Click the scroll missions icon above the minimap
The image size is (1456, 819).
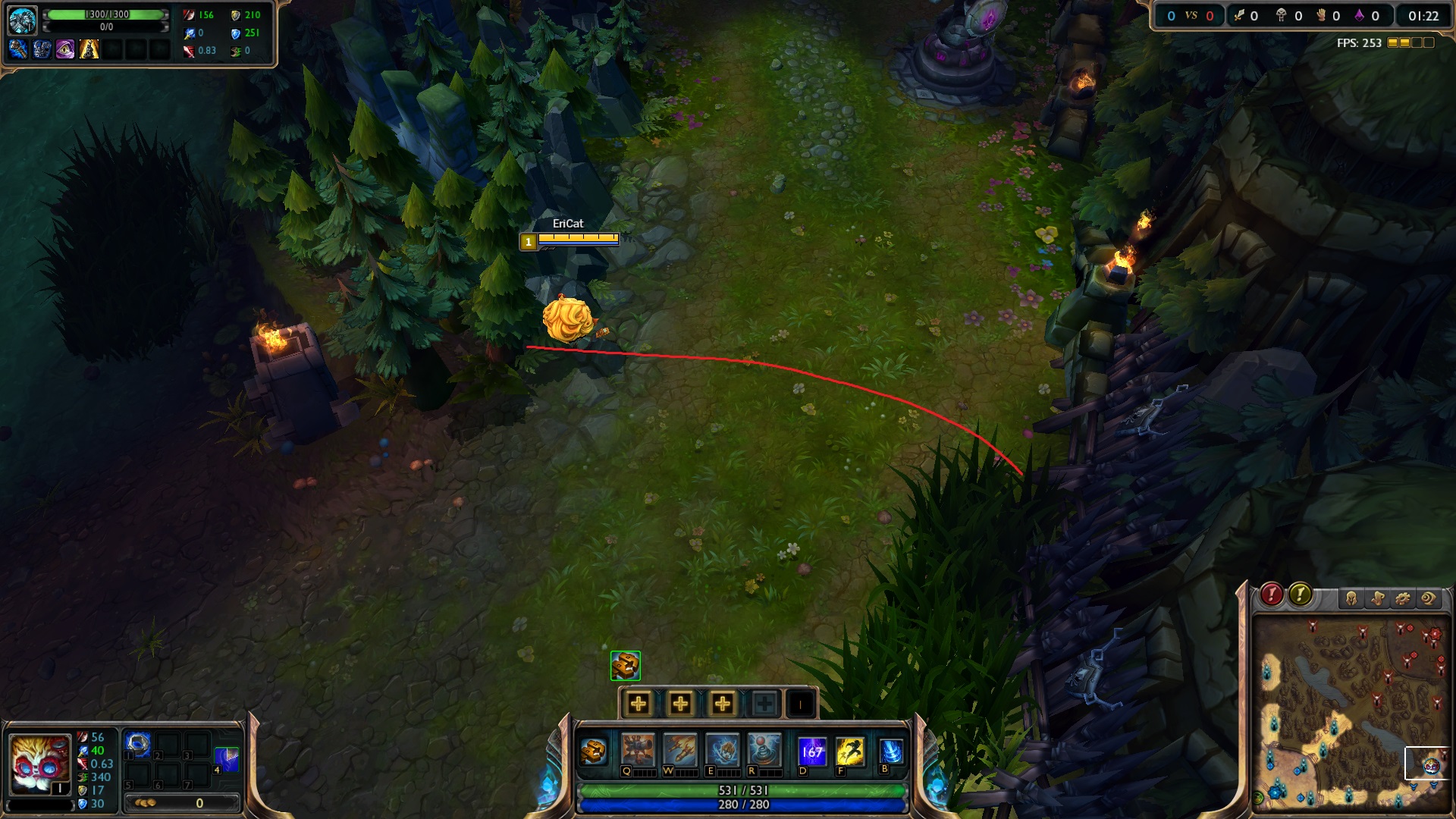point(1378,598)
